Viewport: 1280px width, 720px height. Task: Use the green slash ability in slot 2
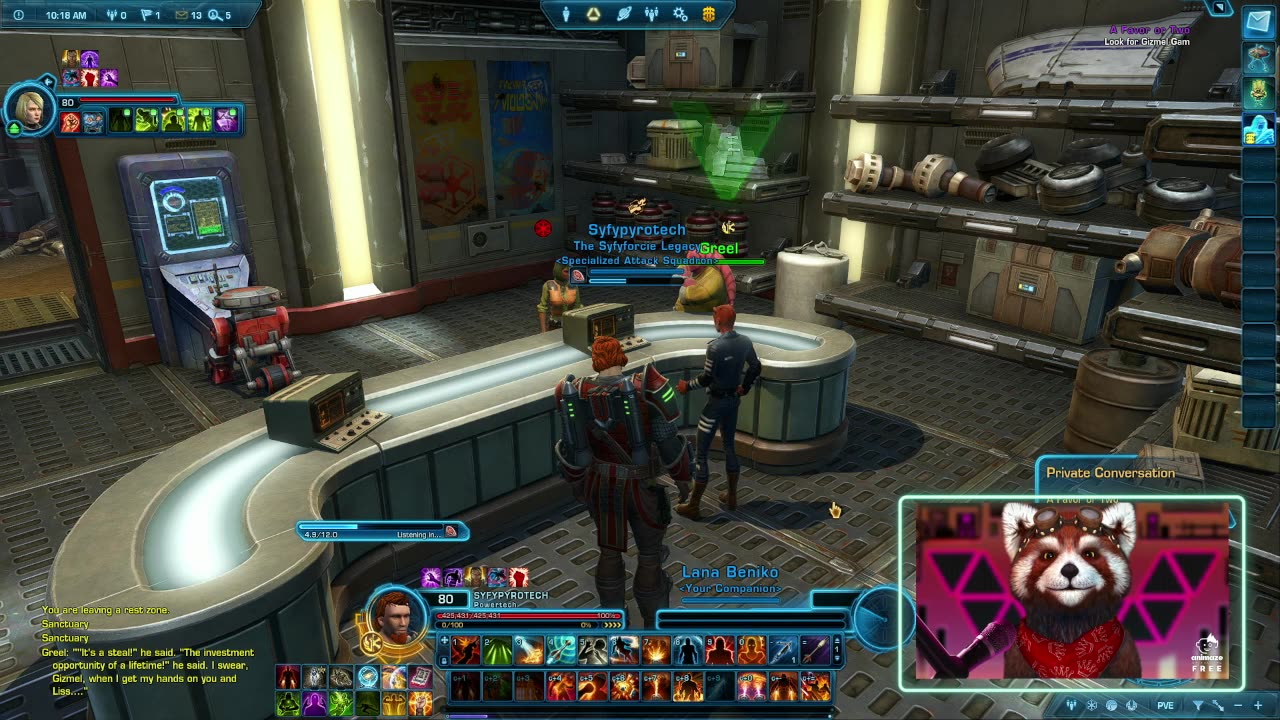coord(497,651)
